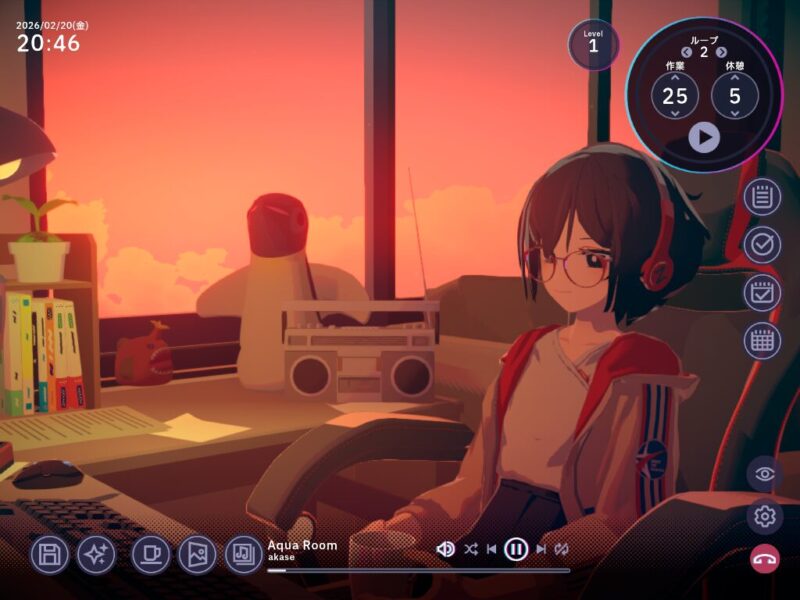Open the sparkles icon menu
Viewport: 800px width, 600px height.
(x=97, y=554)
